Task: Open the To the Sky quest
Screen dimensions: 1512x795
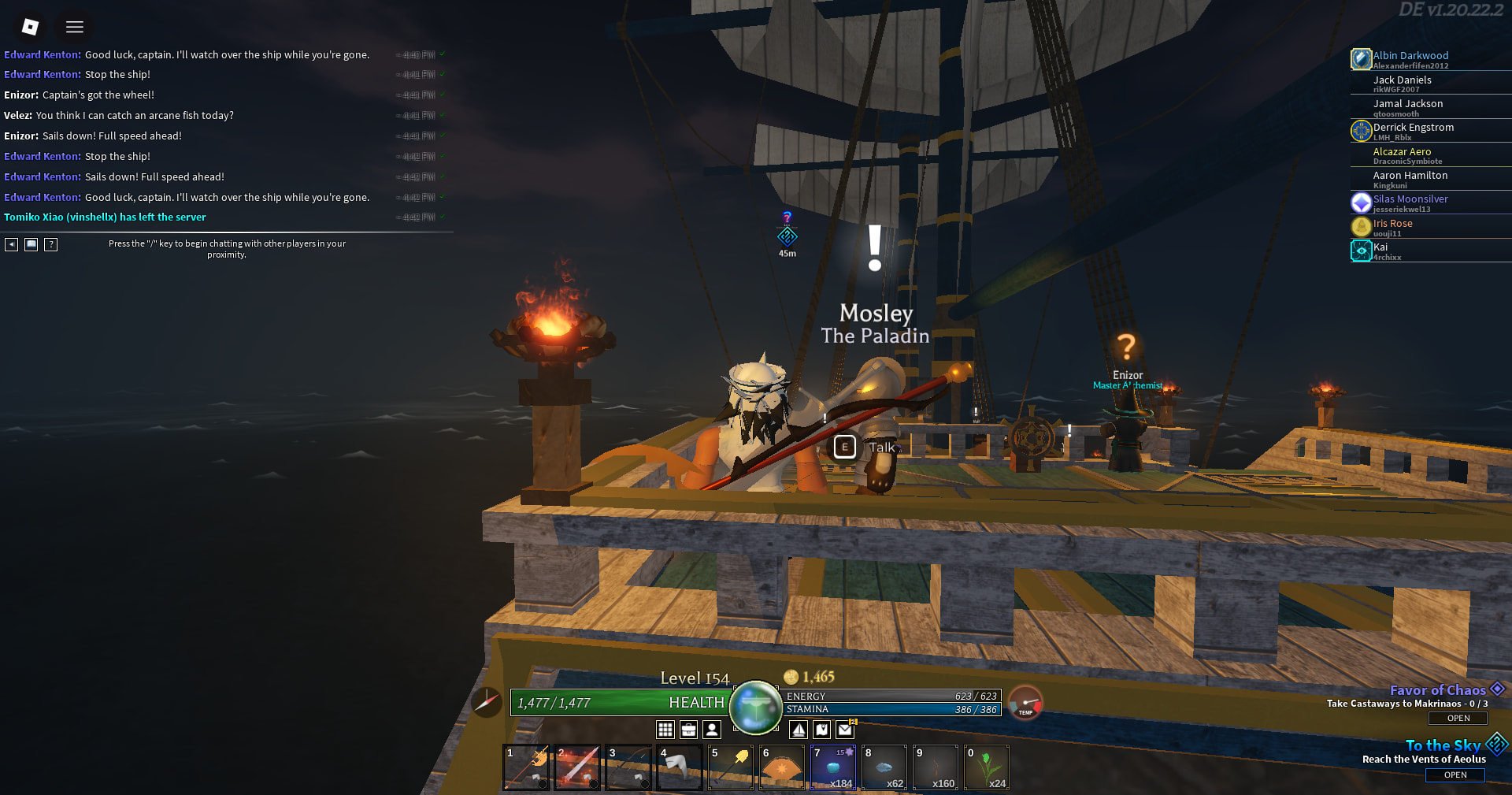Action: click(x=1455, y=775)
